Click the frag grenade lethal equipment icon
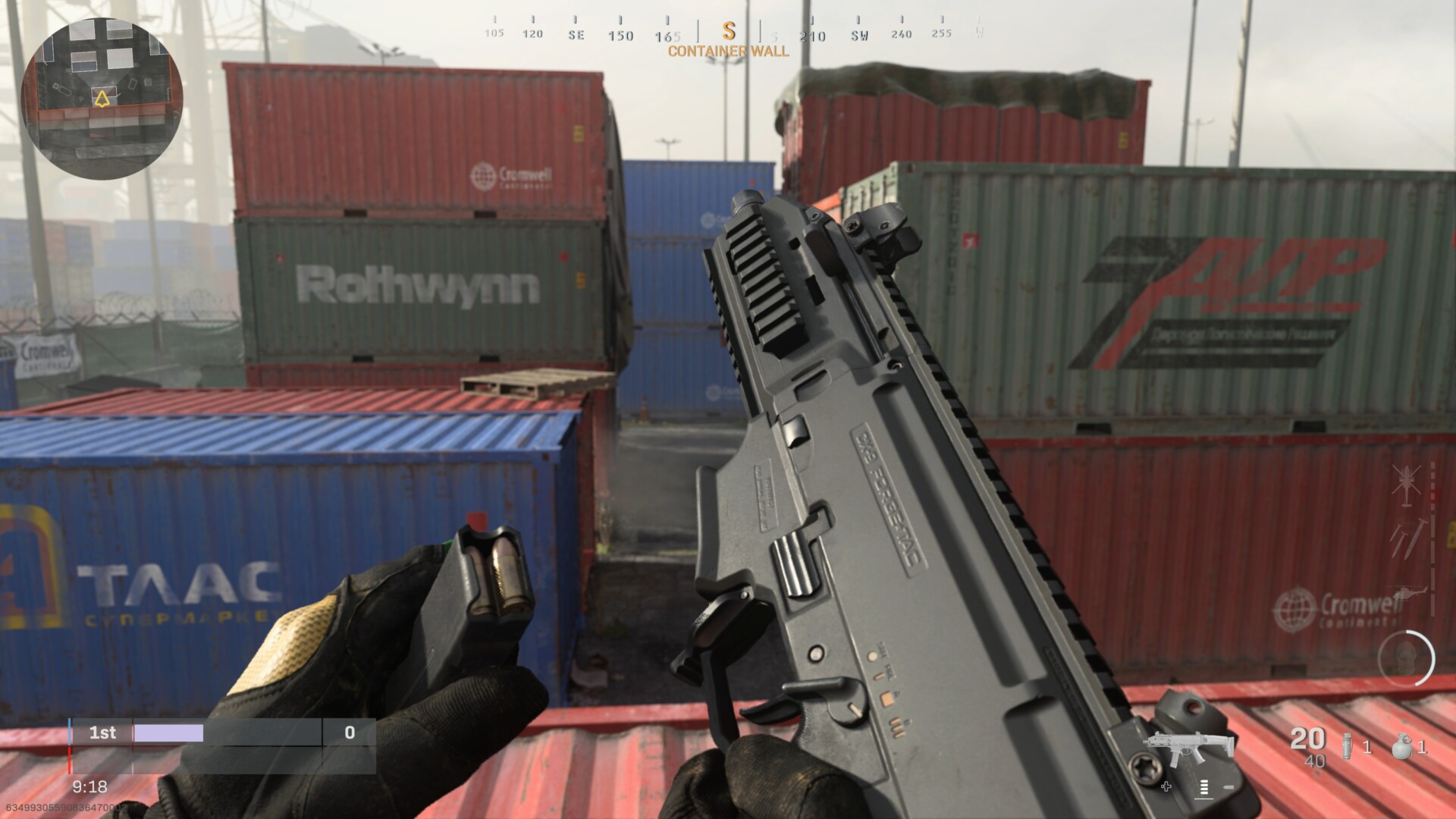 click(1404, 747)
